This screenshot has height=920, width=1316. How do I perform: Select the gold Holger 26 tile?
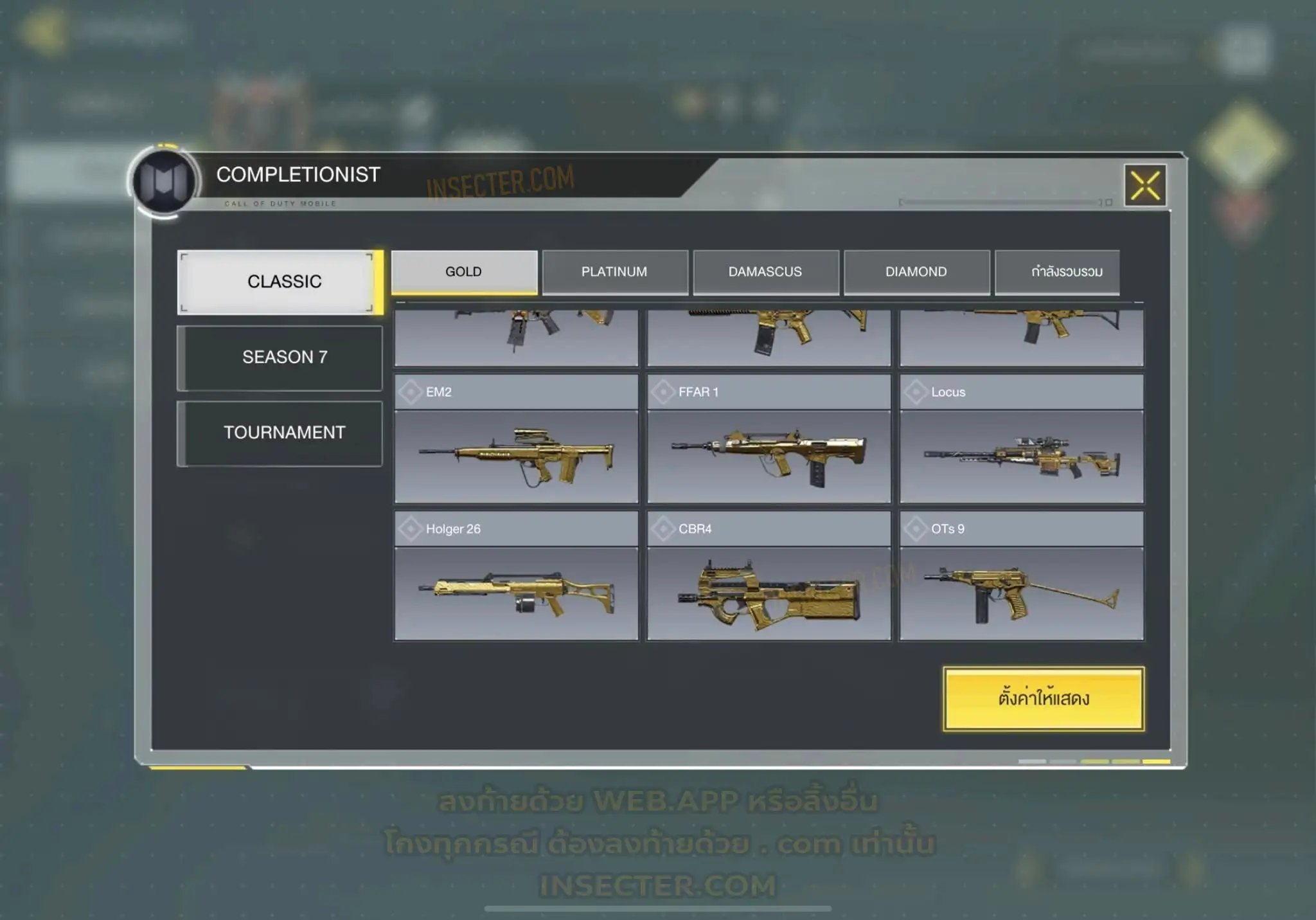[x=516, y=577]
